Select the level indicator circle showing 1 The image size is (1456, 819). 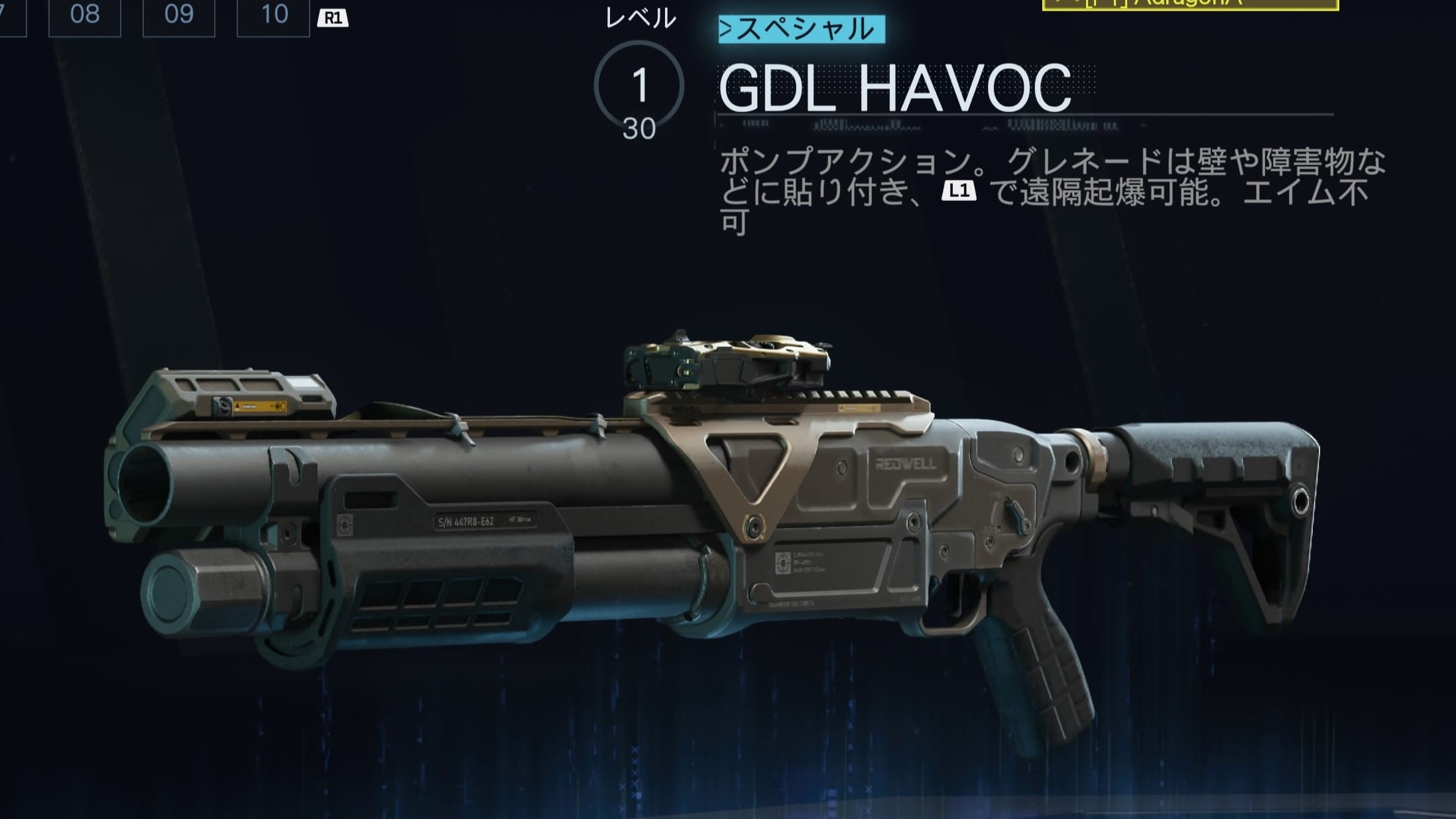coord(640,82)
